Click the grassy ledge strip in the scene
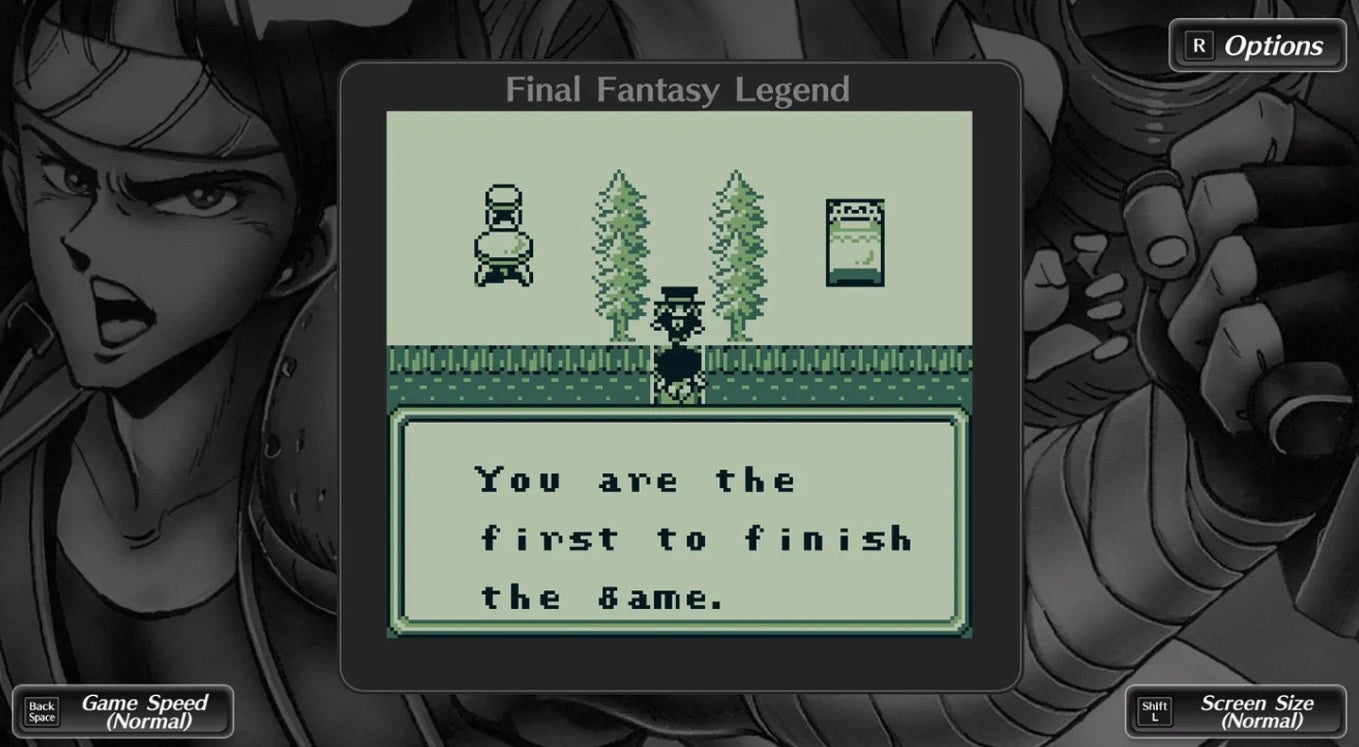Image resolution: width=1359 pixels, height=747 pixels. click(x=500, y=370)
